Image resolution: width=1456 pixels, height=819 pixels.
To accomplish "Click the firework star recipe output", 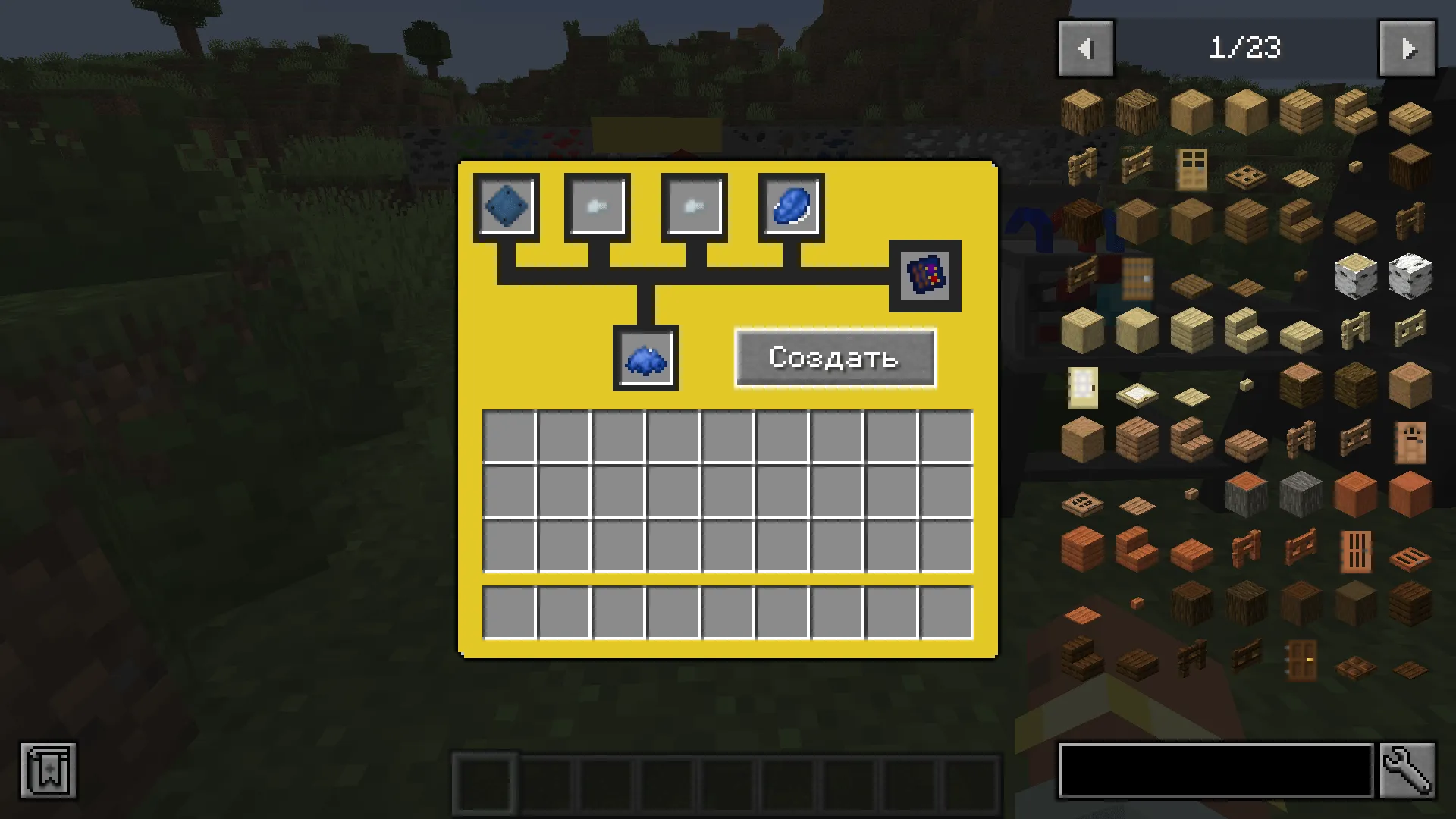I will pyautogui.click(x=924, y=275).
